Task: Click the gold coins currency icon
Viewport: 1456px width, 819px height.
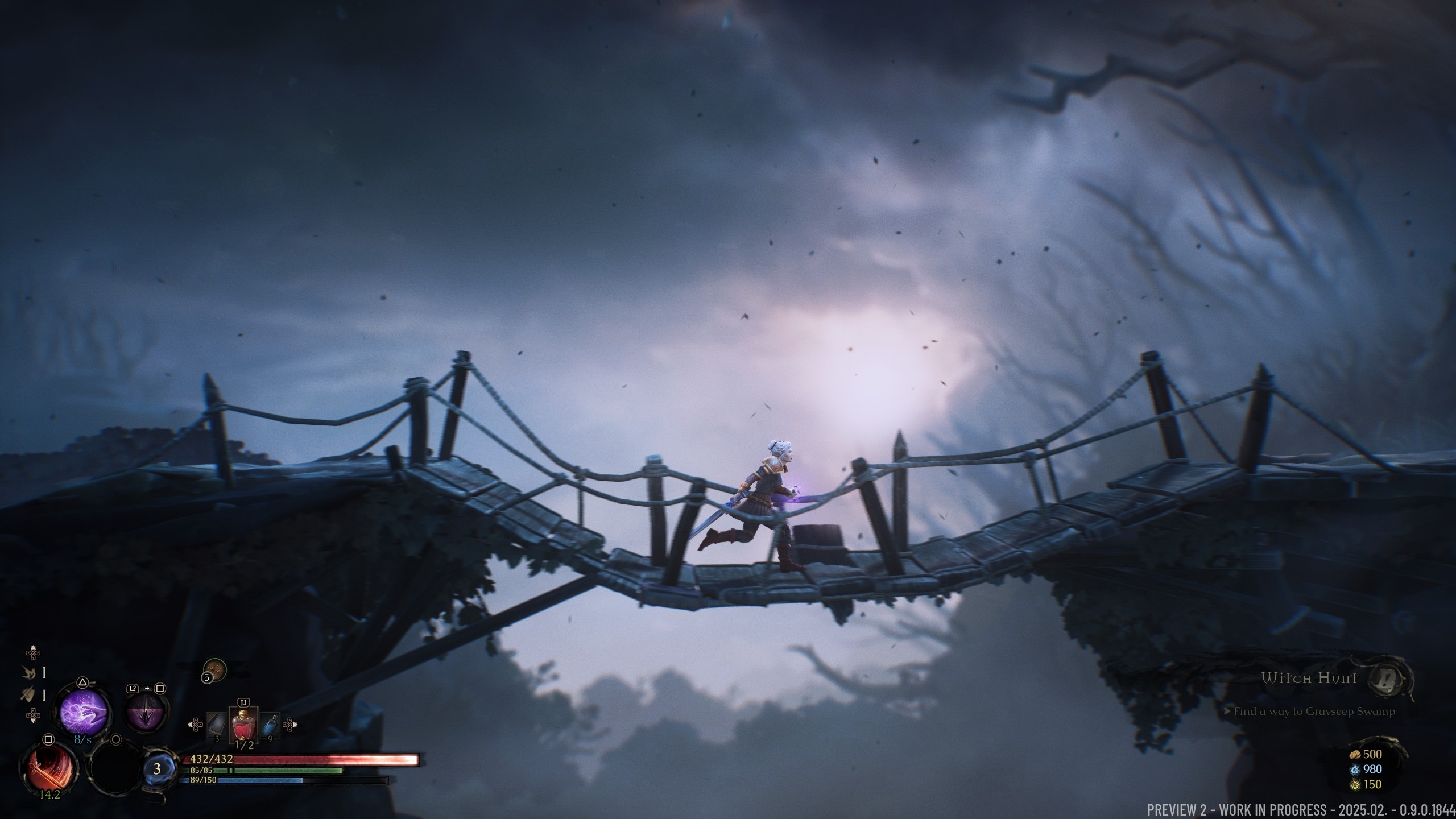Action: click(1354, 755)
